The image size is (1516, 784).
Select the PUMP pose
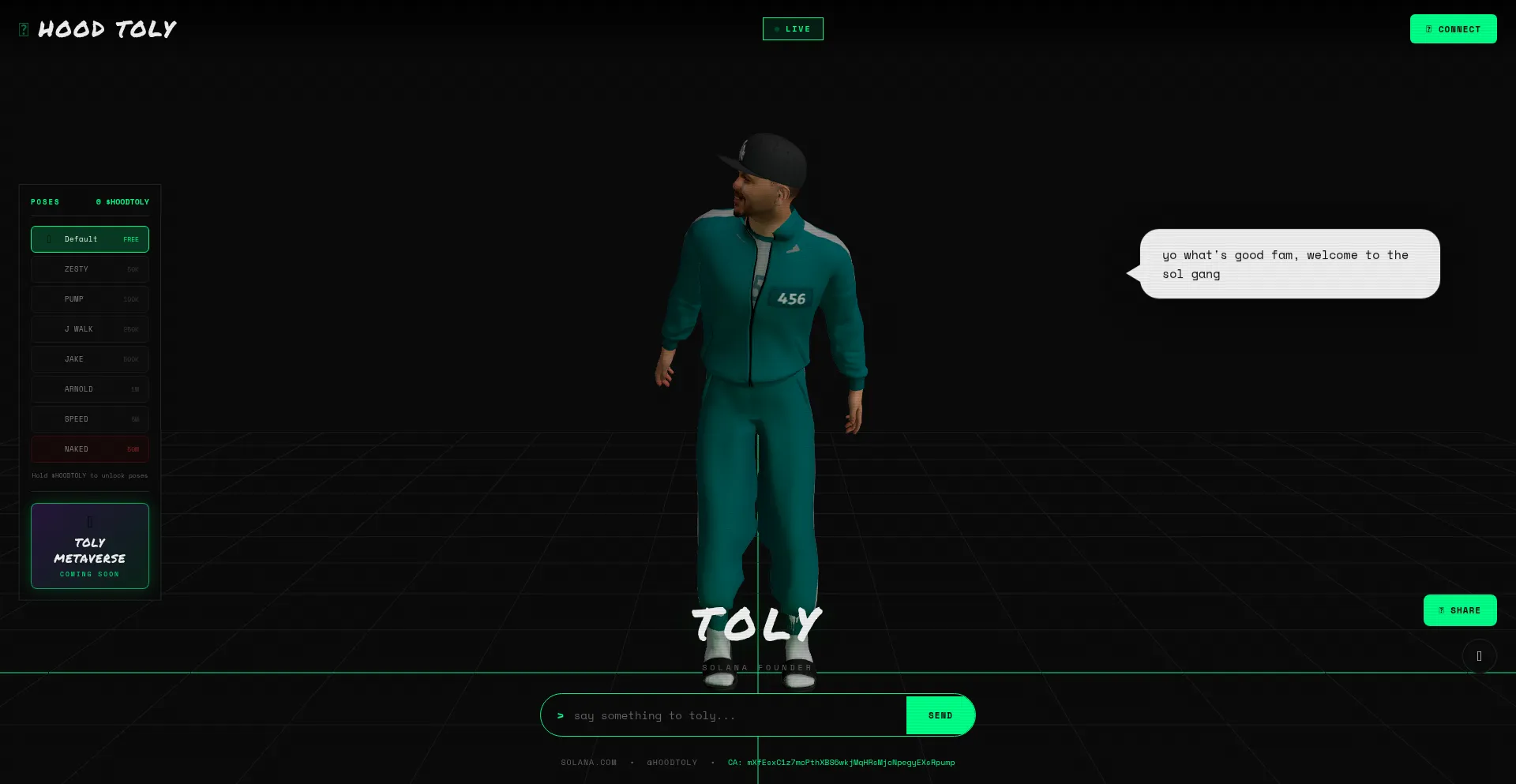click(89, 298)
